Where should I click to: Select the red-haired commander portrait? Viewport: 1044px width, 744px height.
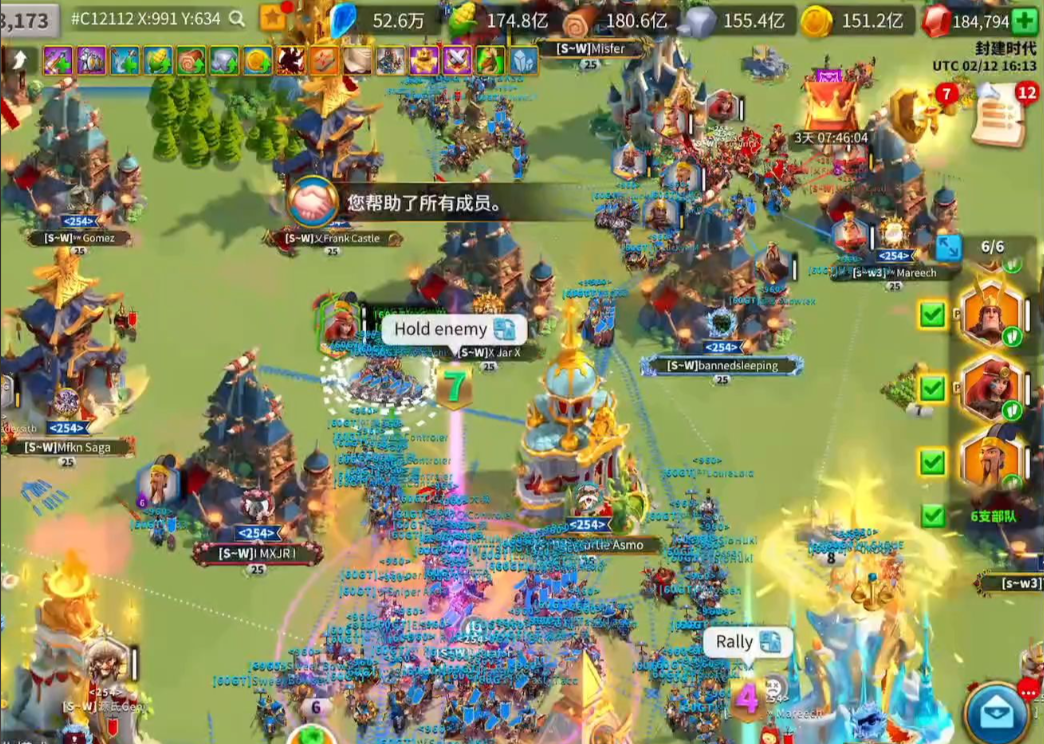(991, 388)
